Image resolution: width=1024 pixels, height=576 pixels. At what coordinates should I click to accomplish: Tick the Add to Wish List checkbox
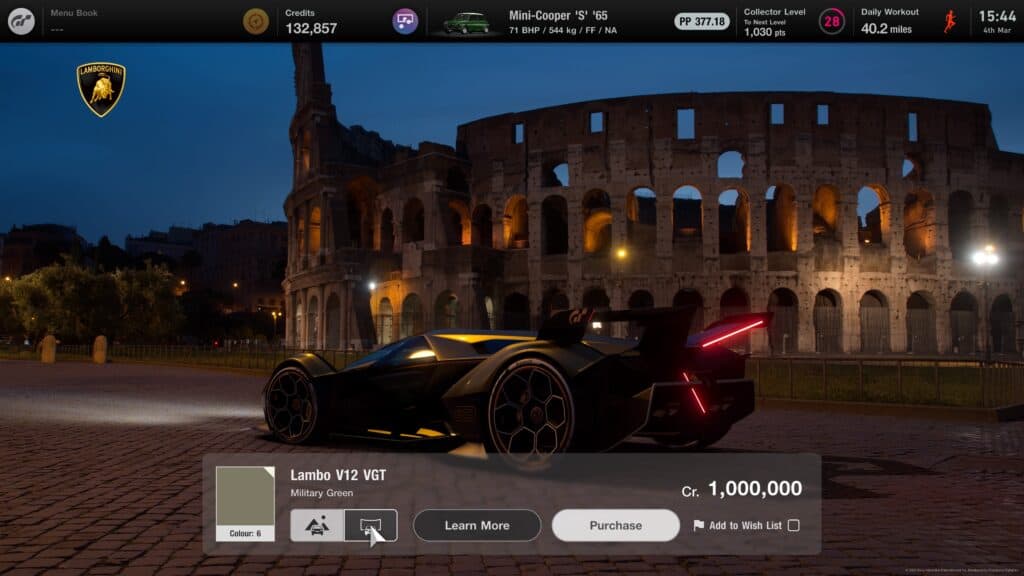click(x=793, y=525)
